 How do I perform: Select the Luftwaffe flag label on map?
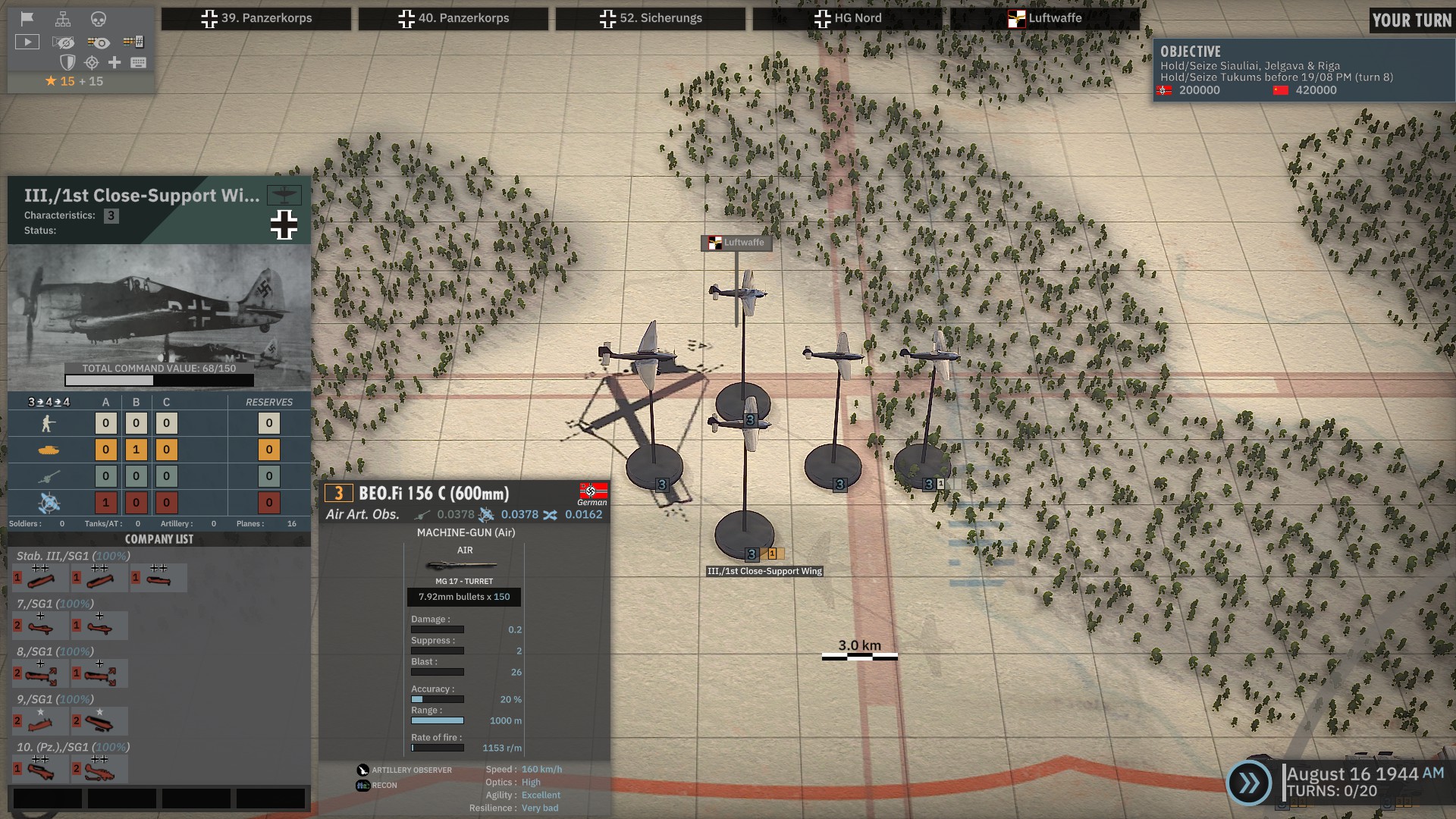click(x=736, y=243)
